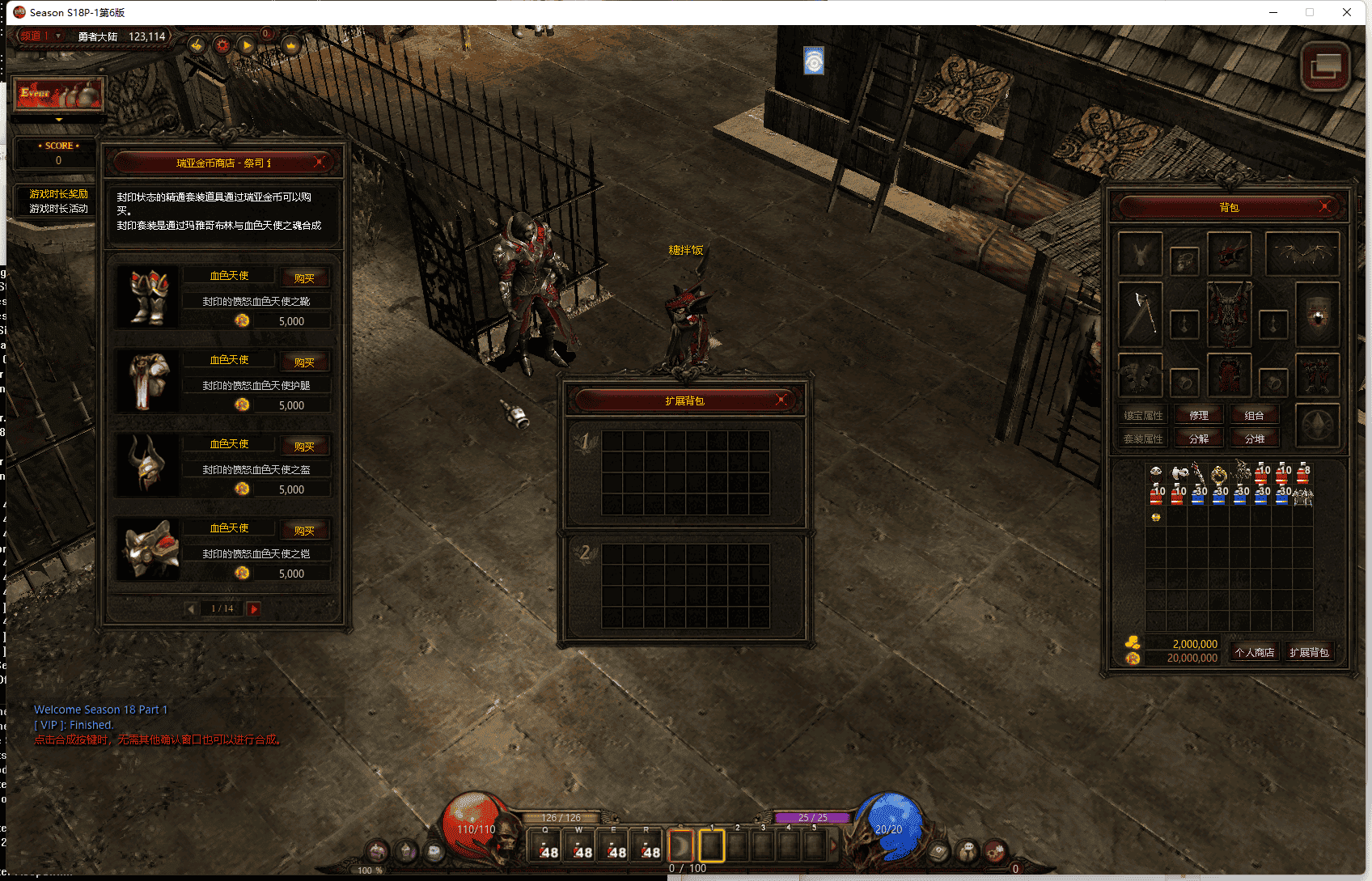Click the next-page arrow in the coin shop
Image resolution: width=1372 pixels, height=881 pixels.
point(252,608)
